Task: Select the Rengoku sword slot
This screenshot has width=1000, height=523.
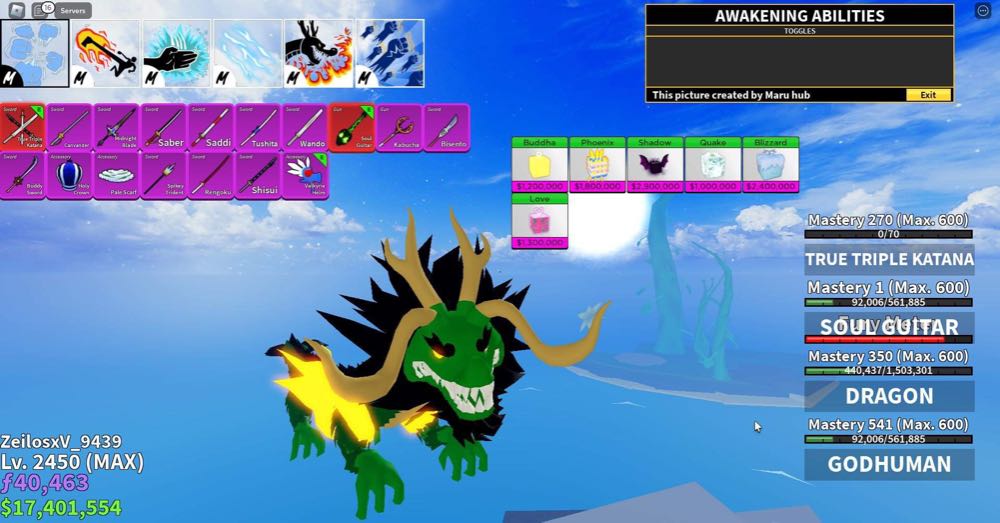Action: click(211, 175)
